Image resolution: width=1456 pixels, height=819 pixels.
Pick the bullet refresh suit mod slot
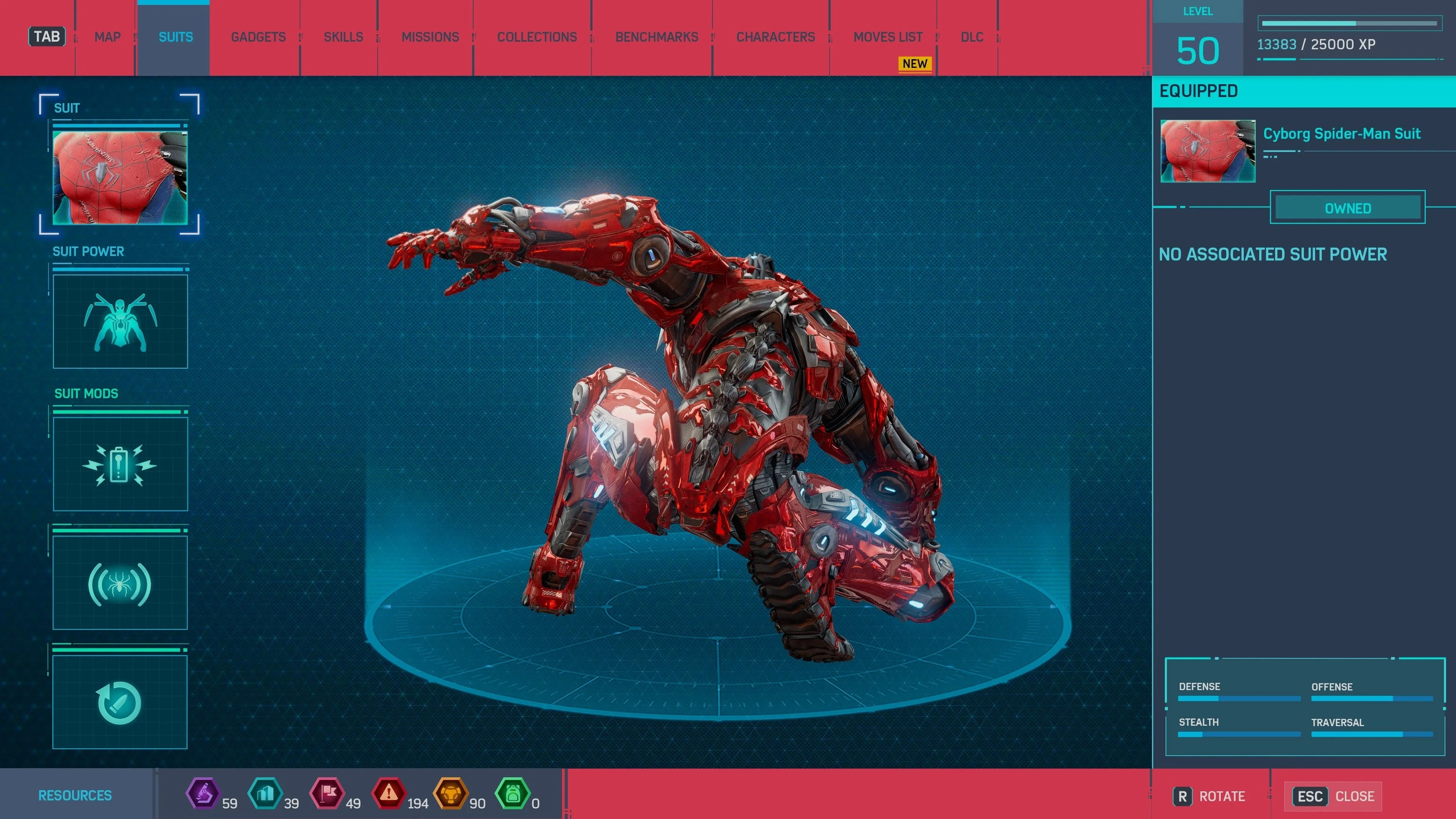coord(120,702)
